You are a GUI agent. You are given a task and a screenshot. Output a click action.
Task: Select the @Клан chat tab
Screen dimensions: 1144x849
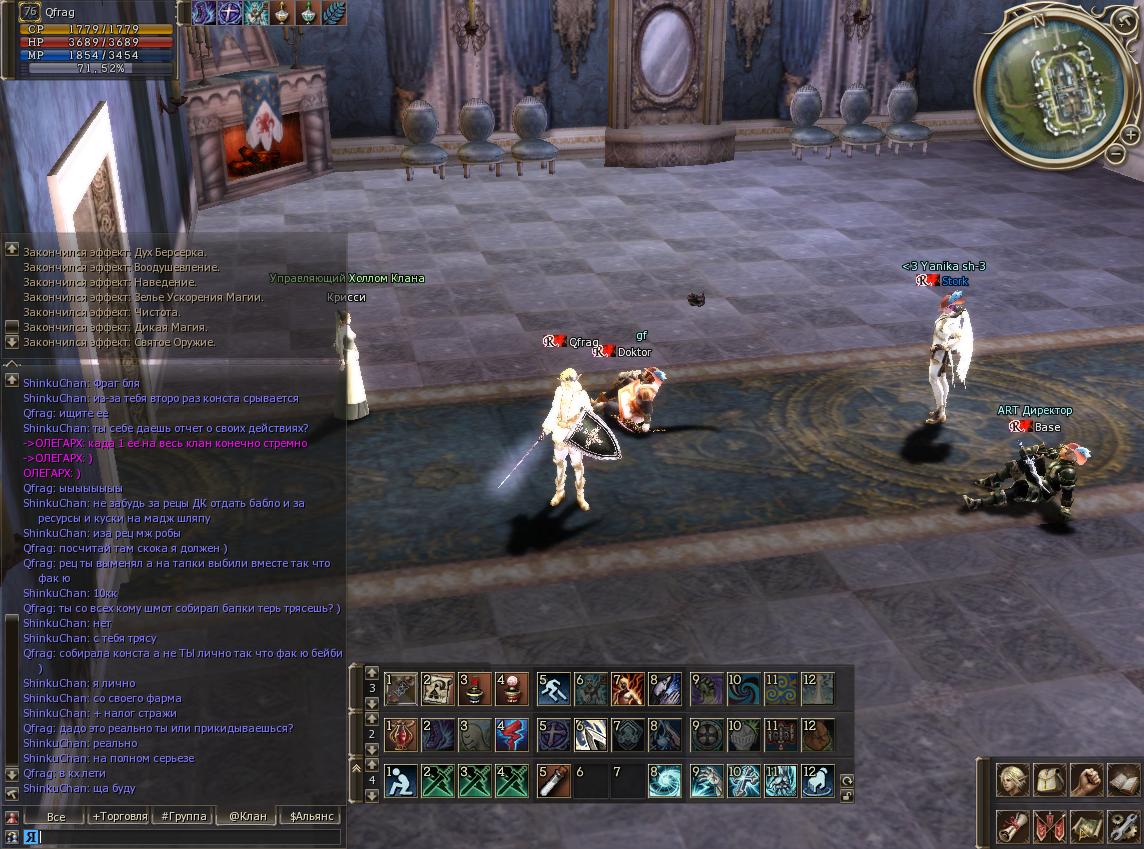pos(247,816)
